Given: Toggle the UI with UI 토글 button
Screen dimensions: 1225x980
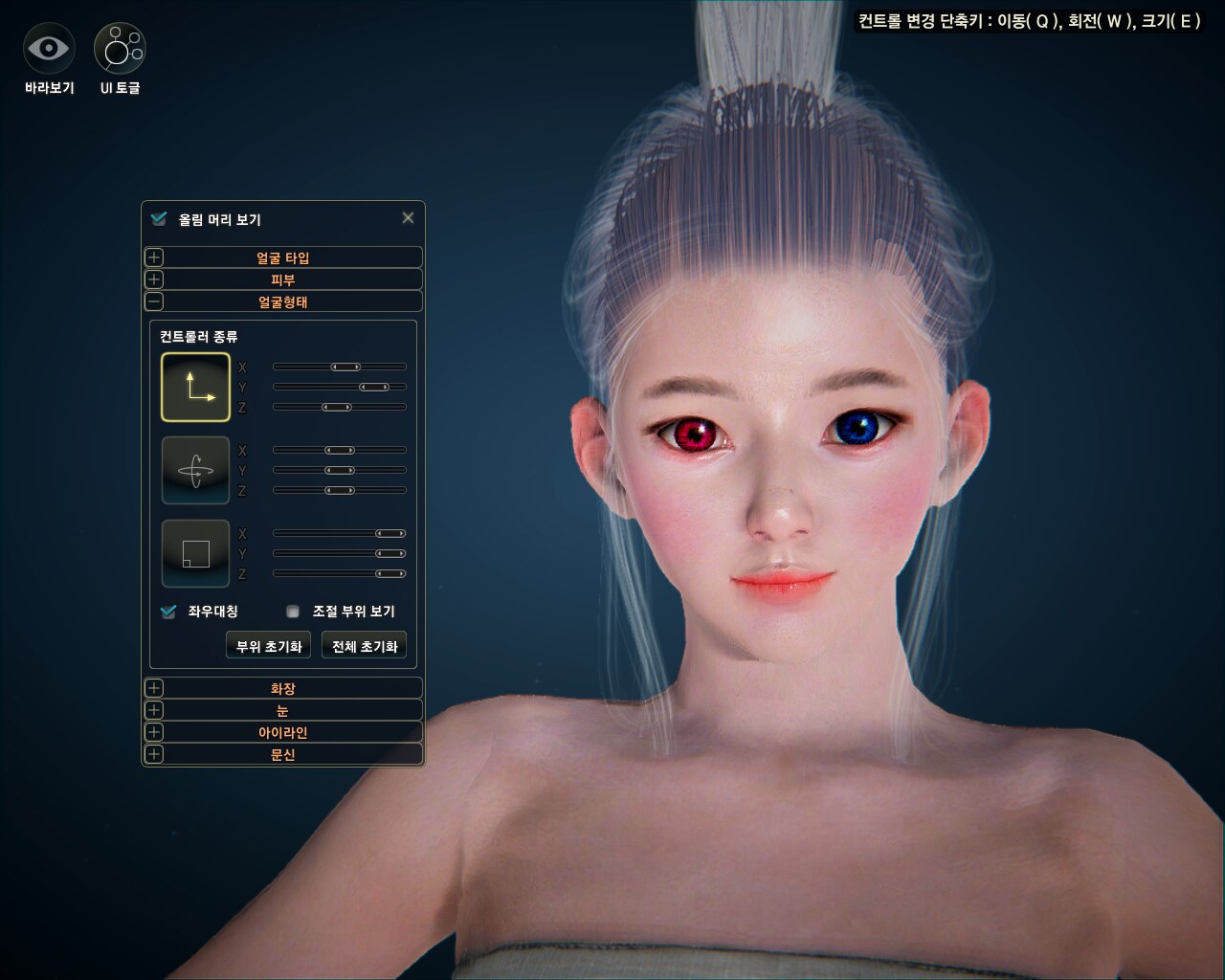Looking at the screenshot, I should pyautogui.click(x=120, y=48).
